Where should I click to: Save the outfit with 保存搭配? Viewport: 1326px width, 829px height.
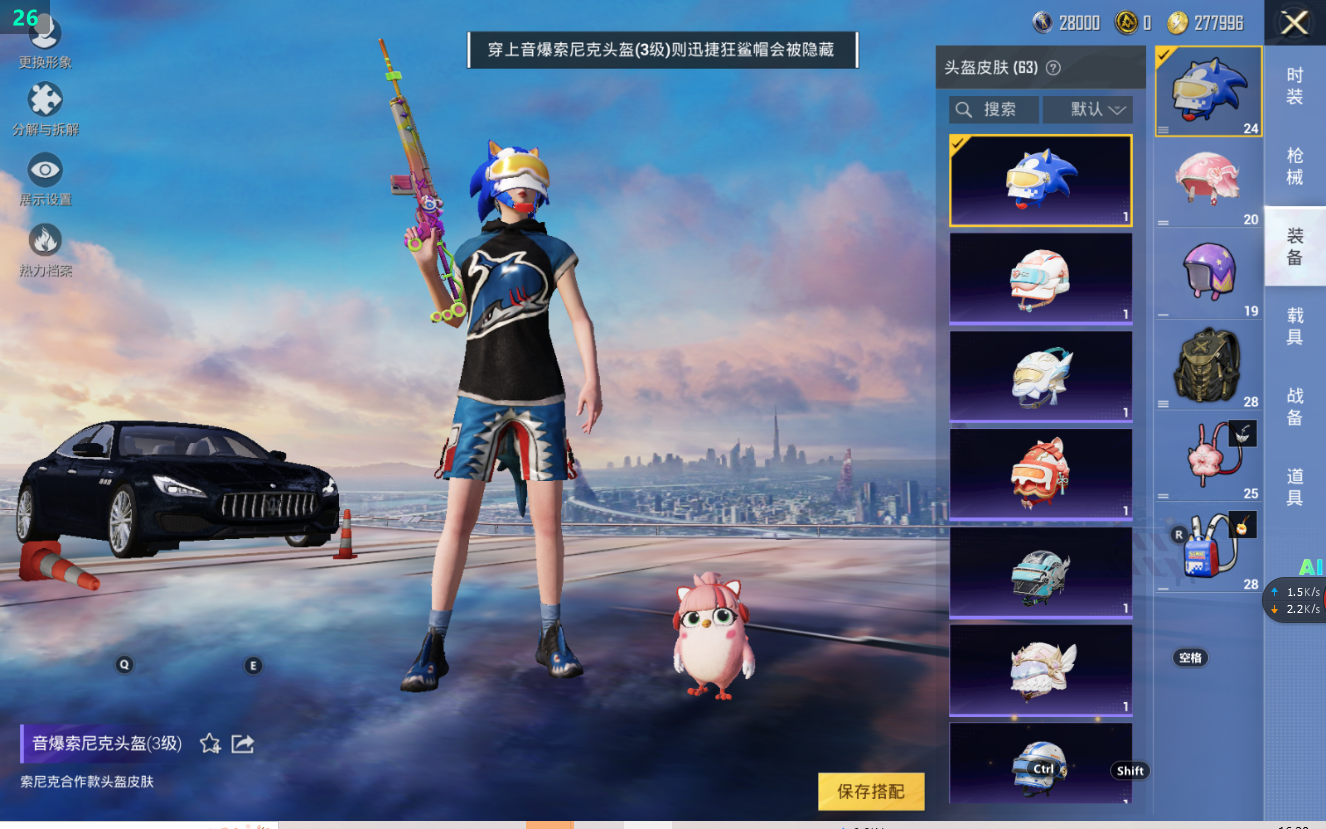tap(870, 791)
